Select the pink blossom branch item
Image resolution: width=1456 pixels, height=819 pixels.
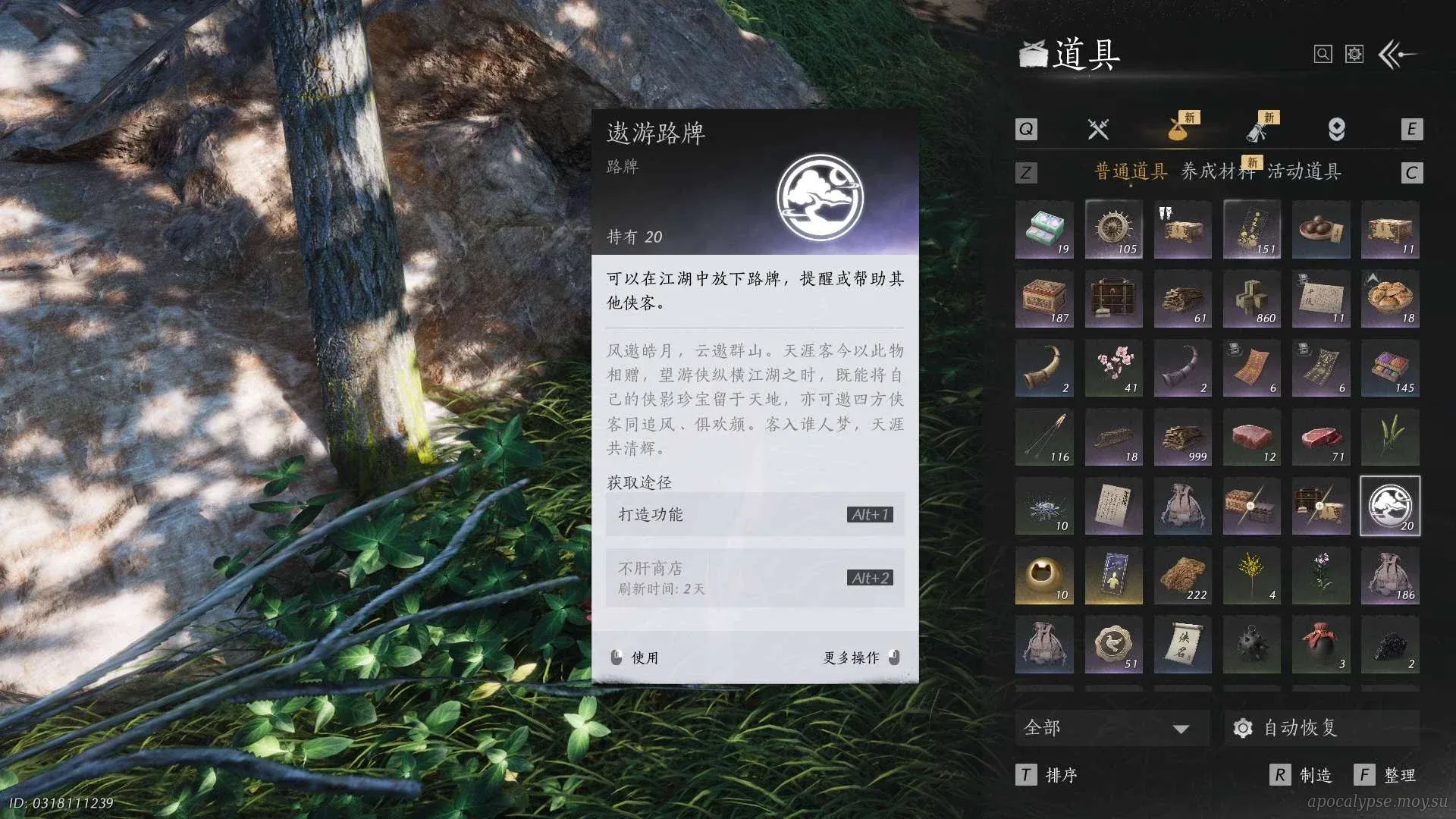pos(1113,368)
